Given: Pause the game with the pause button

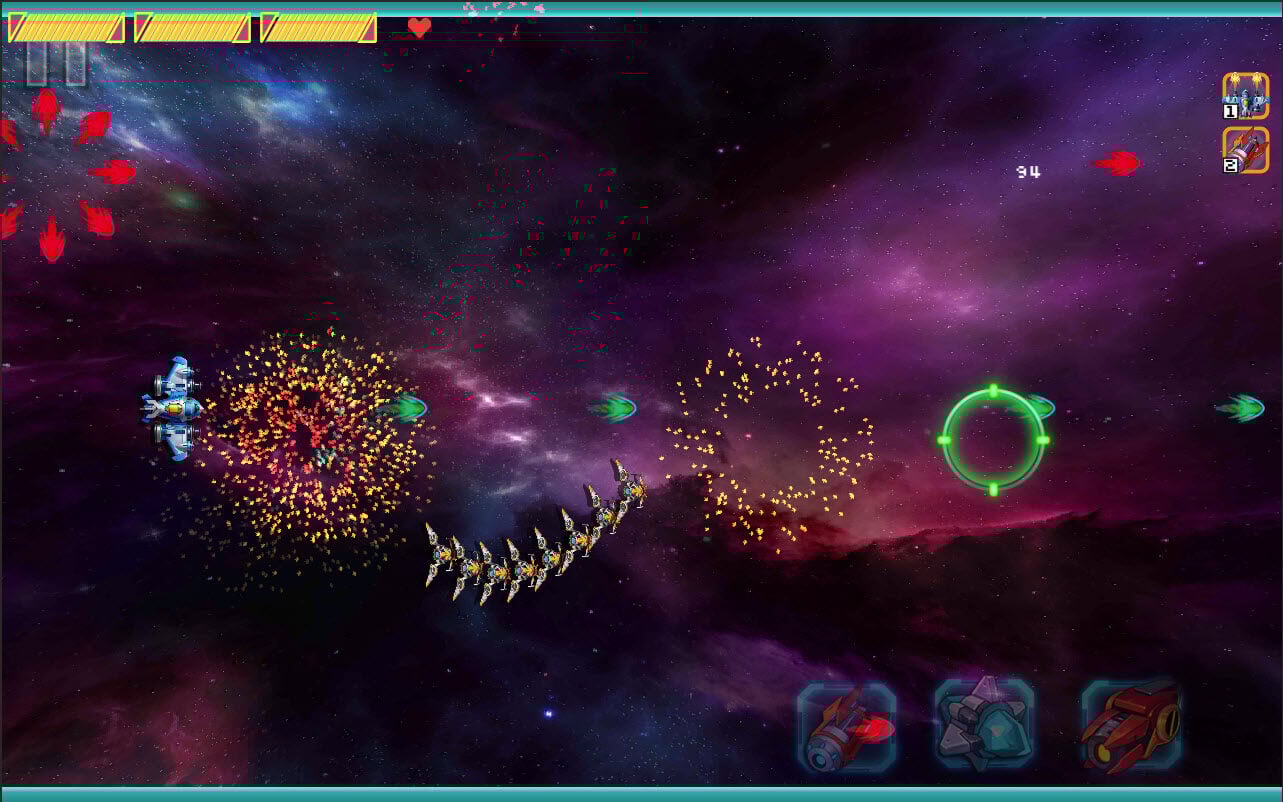Looking at the screenshot, I should pos(56,63).
